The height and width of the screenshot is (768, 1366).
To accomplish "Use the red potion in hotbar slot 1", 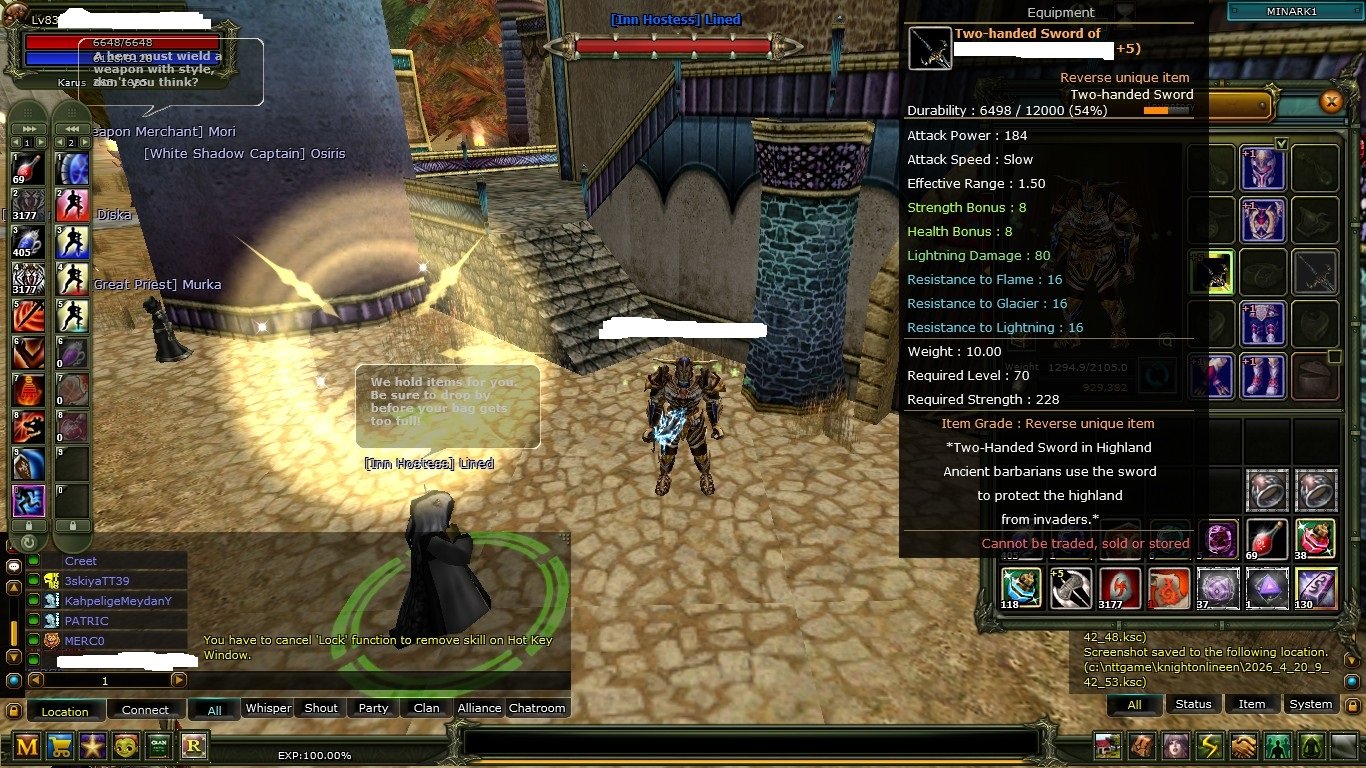I will point(28,169).
